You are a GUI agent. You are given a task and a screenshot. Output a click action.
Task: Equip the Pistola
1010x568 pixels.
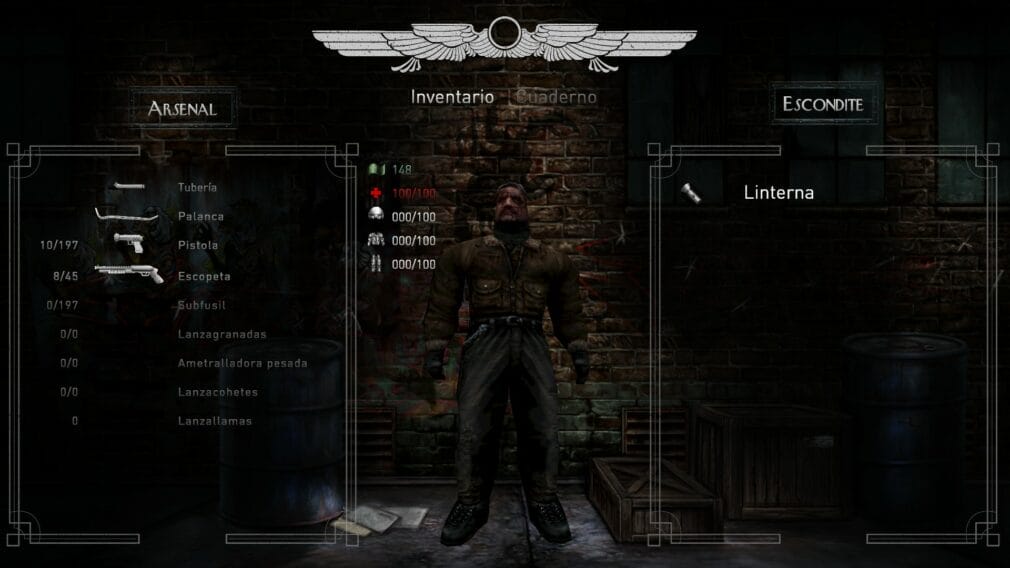pyautogui.click(x=197, y=245)
